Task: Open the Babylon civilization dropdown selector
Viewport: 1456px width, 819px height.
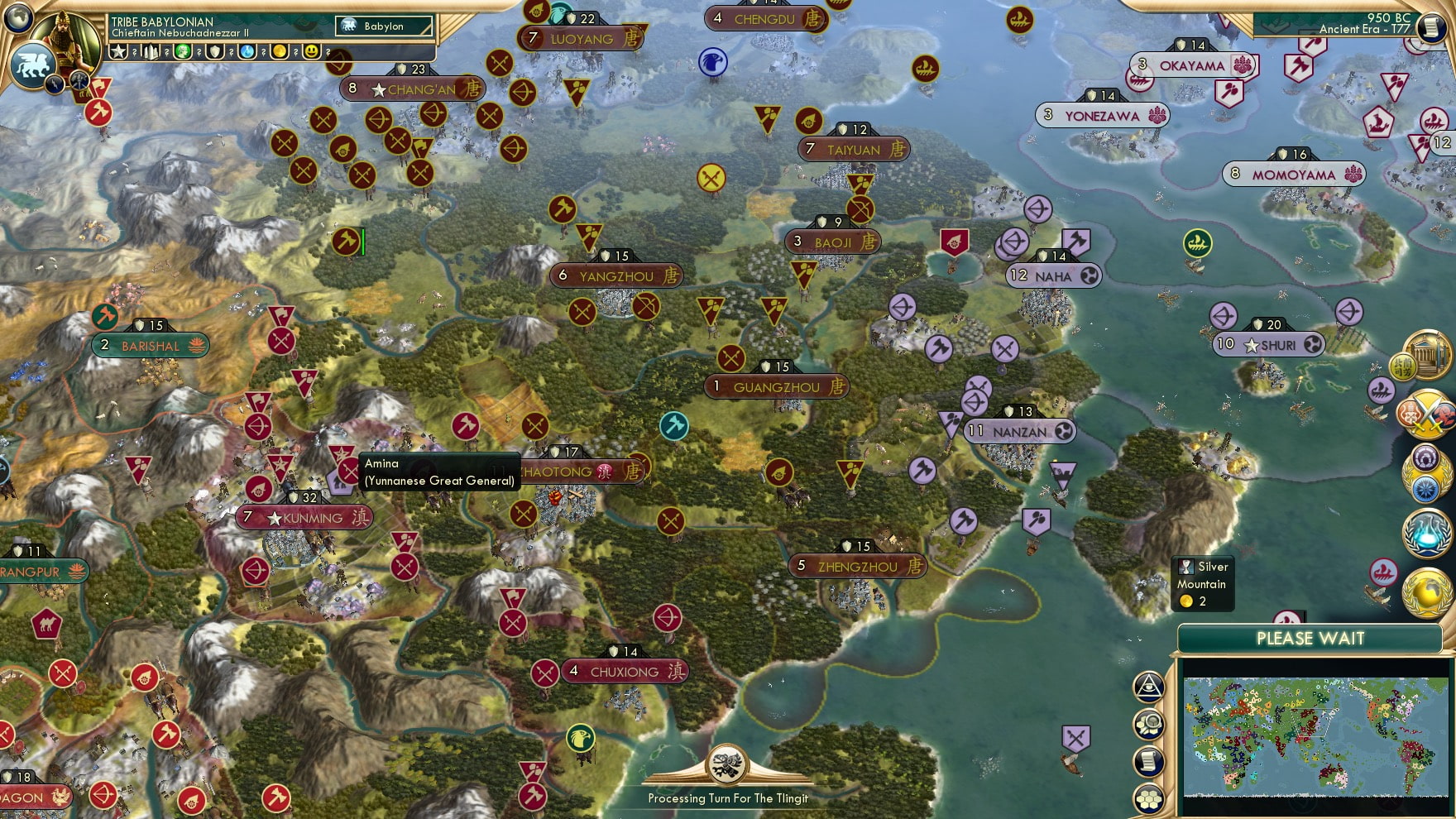Action: point(382,26)
